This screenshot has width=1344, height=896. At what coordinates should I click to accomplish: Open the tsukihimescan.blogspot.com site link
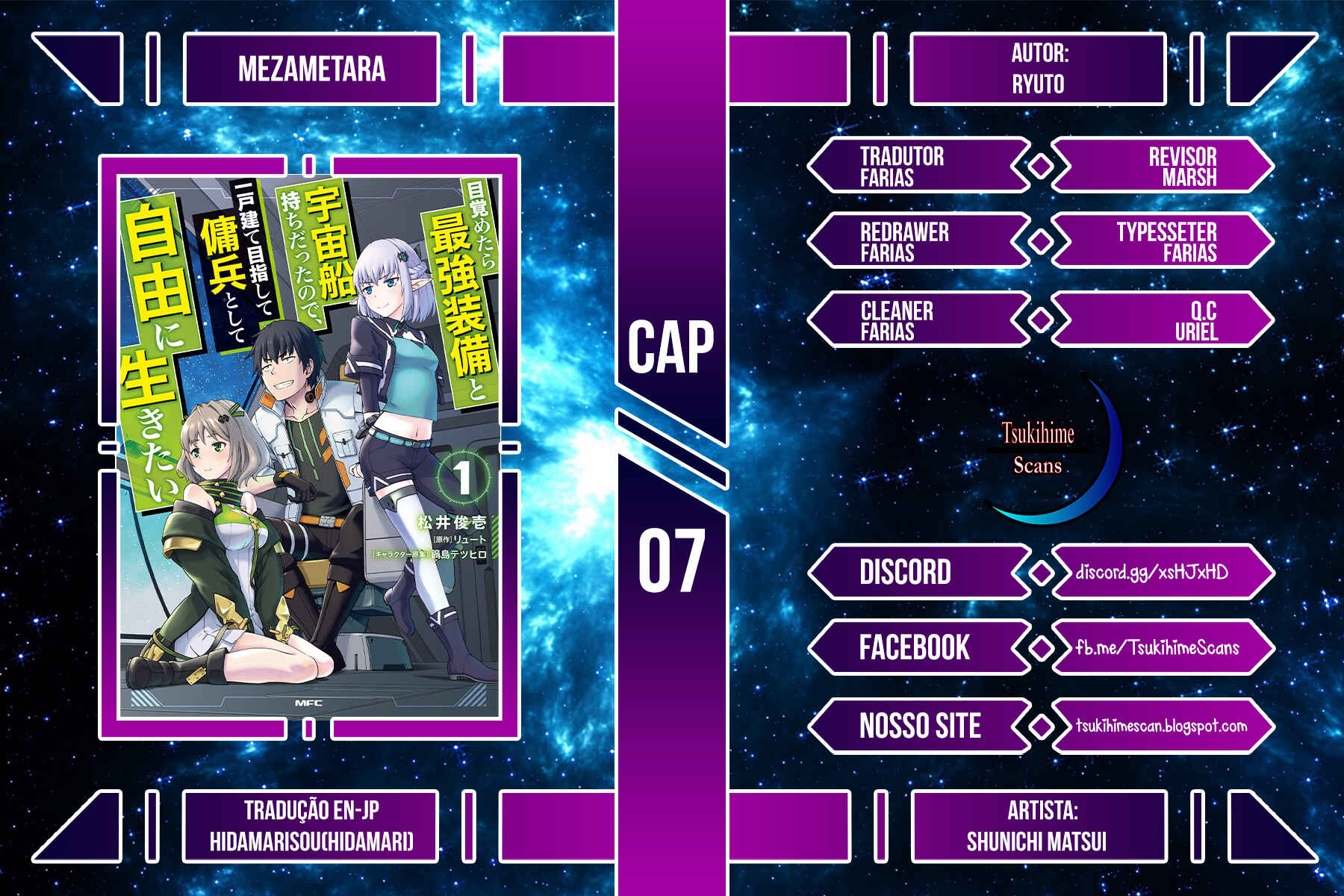pyautogui.click(x=1161, y=726)
